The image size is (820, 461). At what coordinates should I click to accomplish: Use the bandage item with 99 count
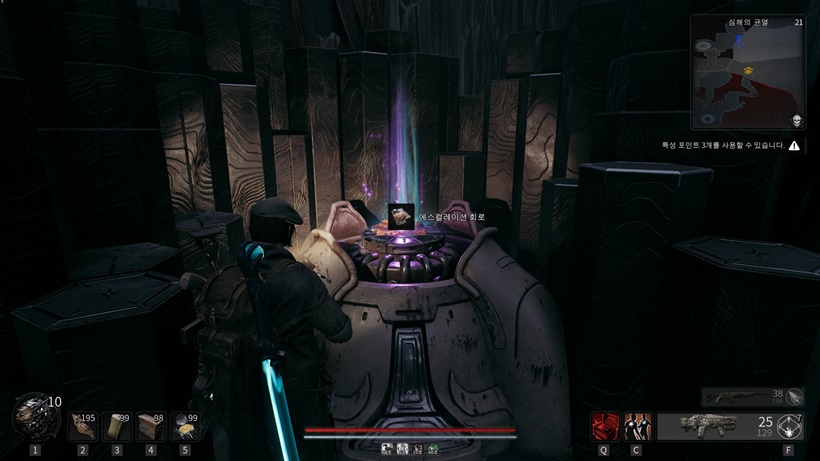coord(117,427)
